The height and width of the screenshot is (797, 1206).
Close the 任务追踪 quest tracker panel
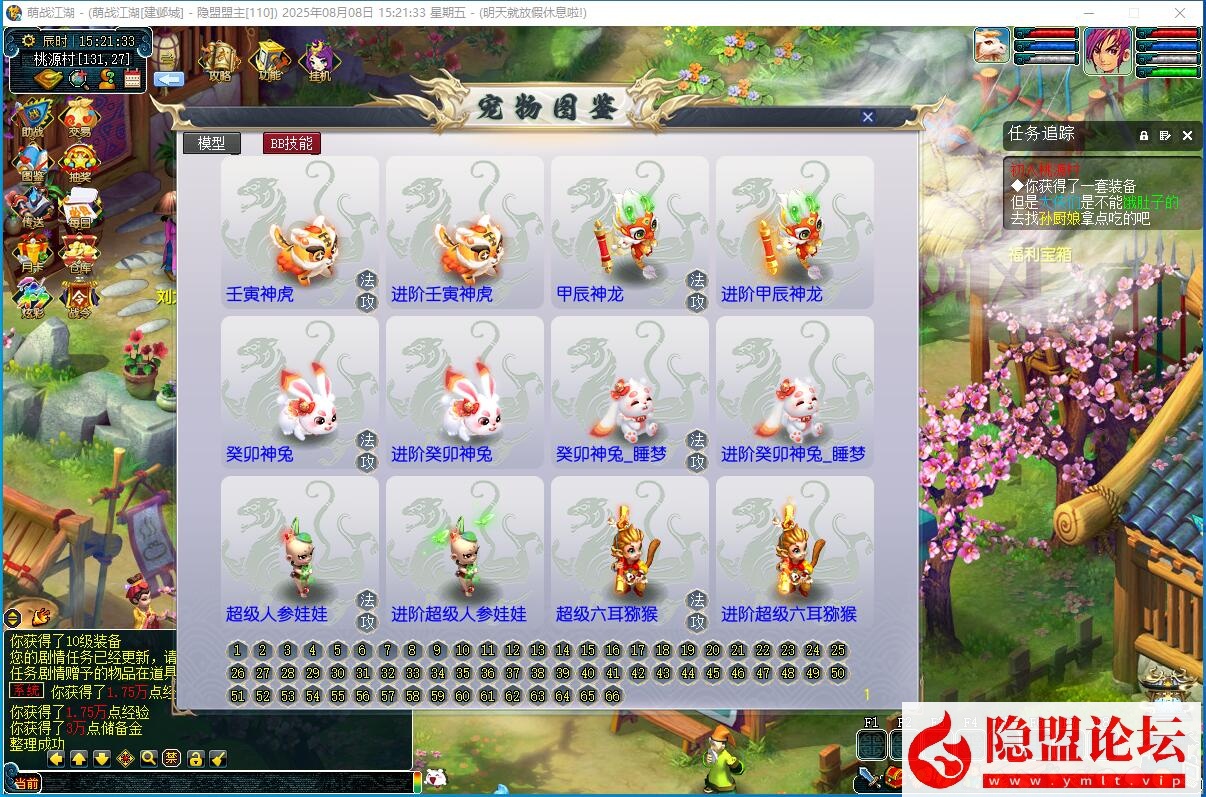point(1187,135)
